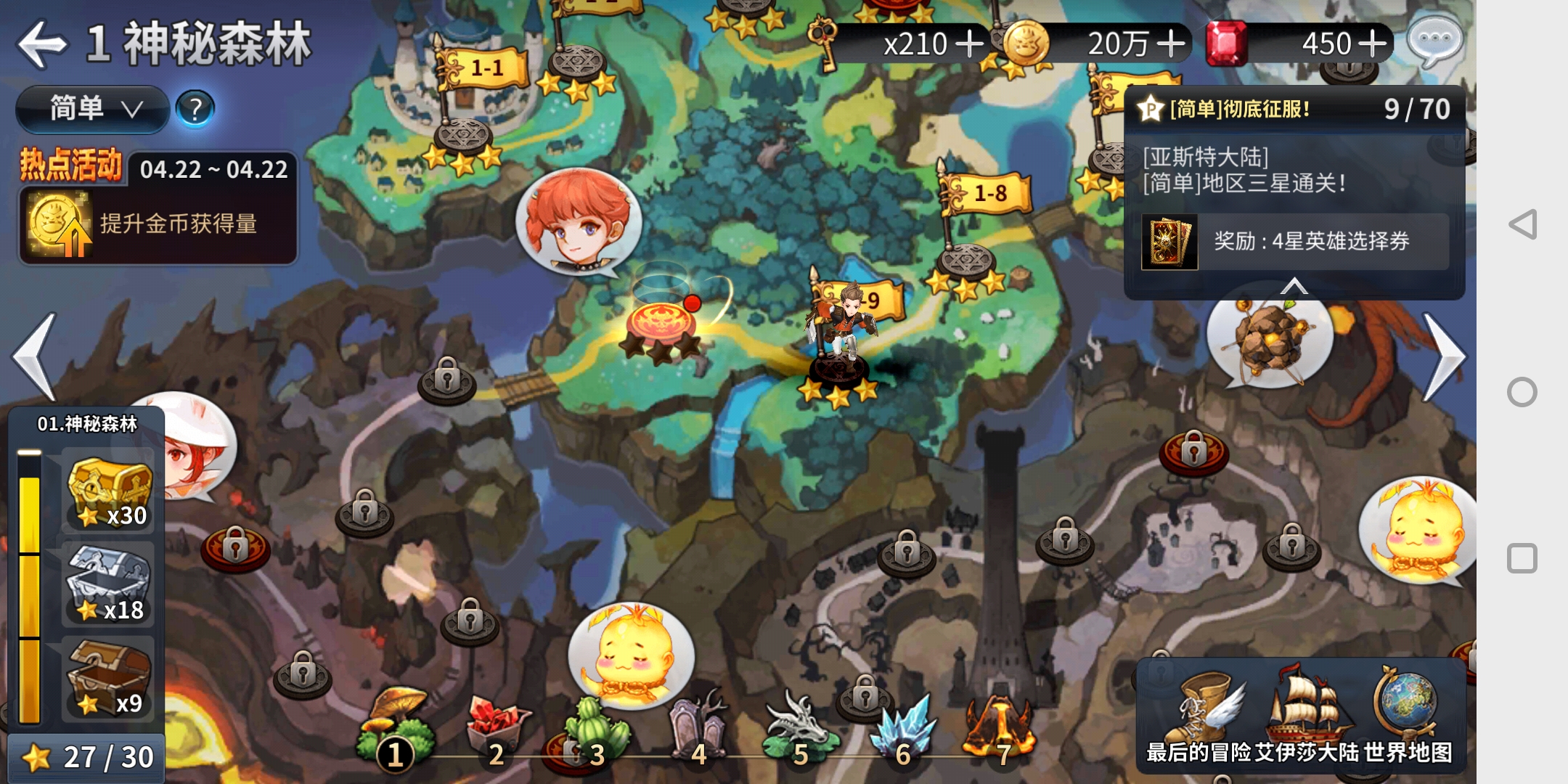Open the question mark help button
Screen dimensions: 1568x784
[195, 109]
